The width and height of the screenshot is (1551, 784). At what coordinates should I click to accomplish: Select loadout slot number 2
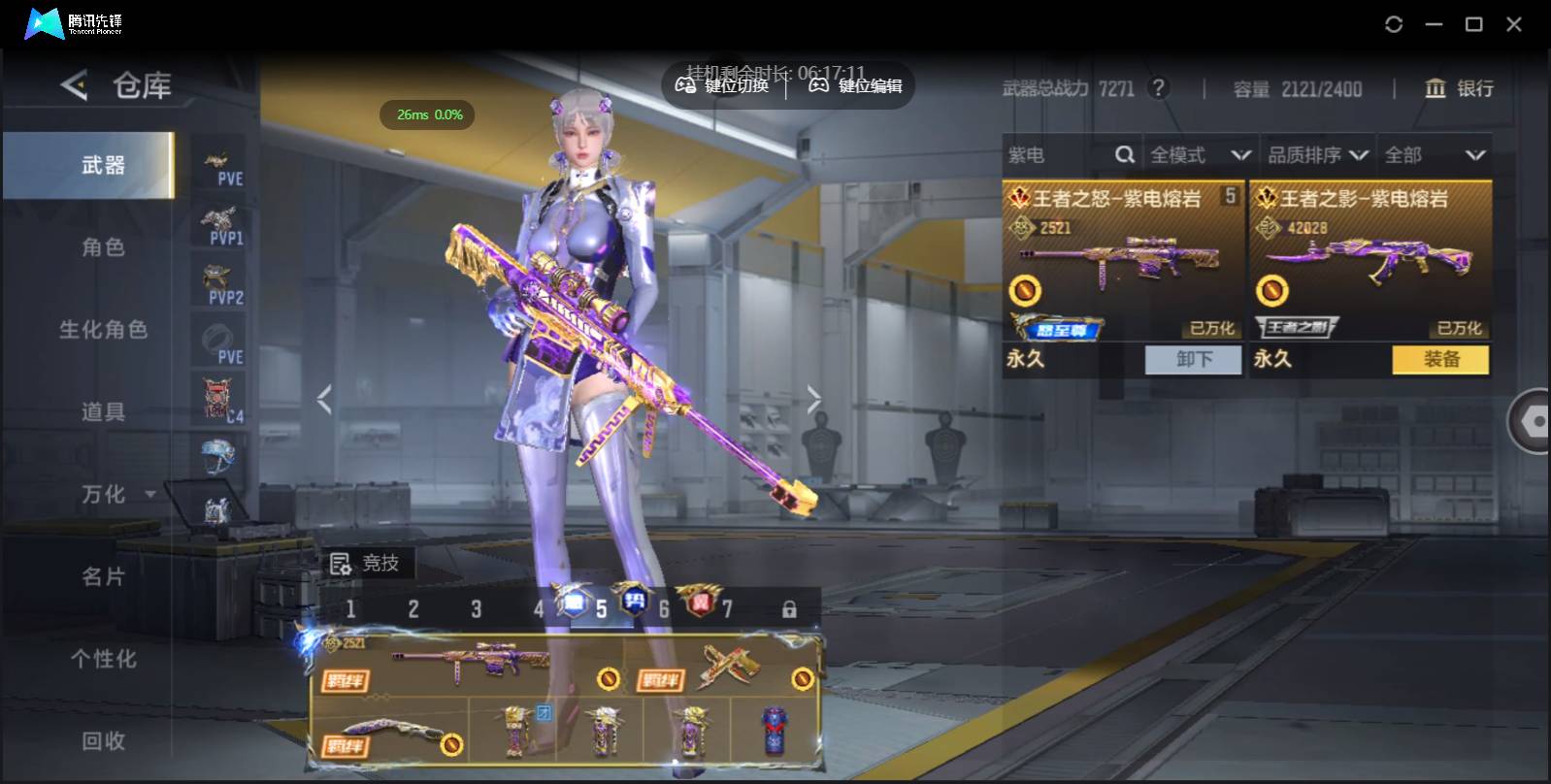pyautogui.click(x=413, y=609)
